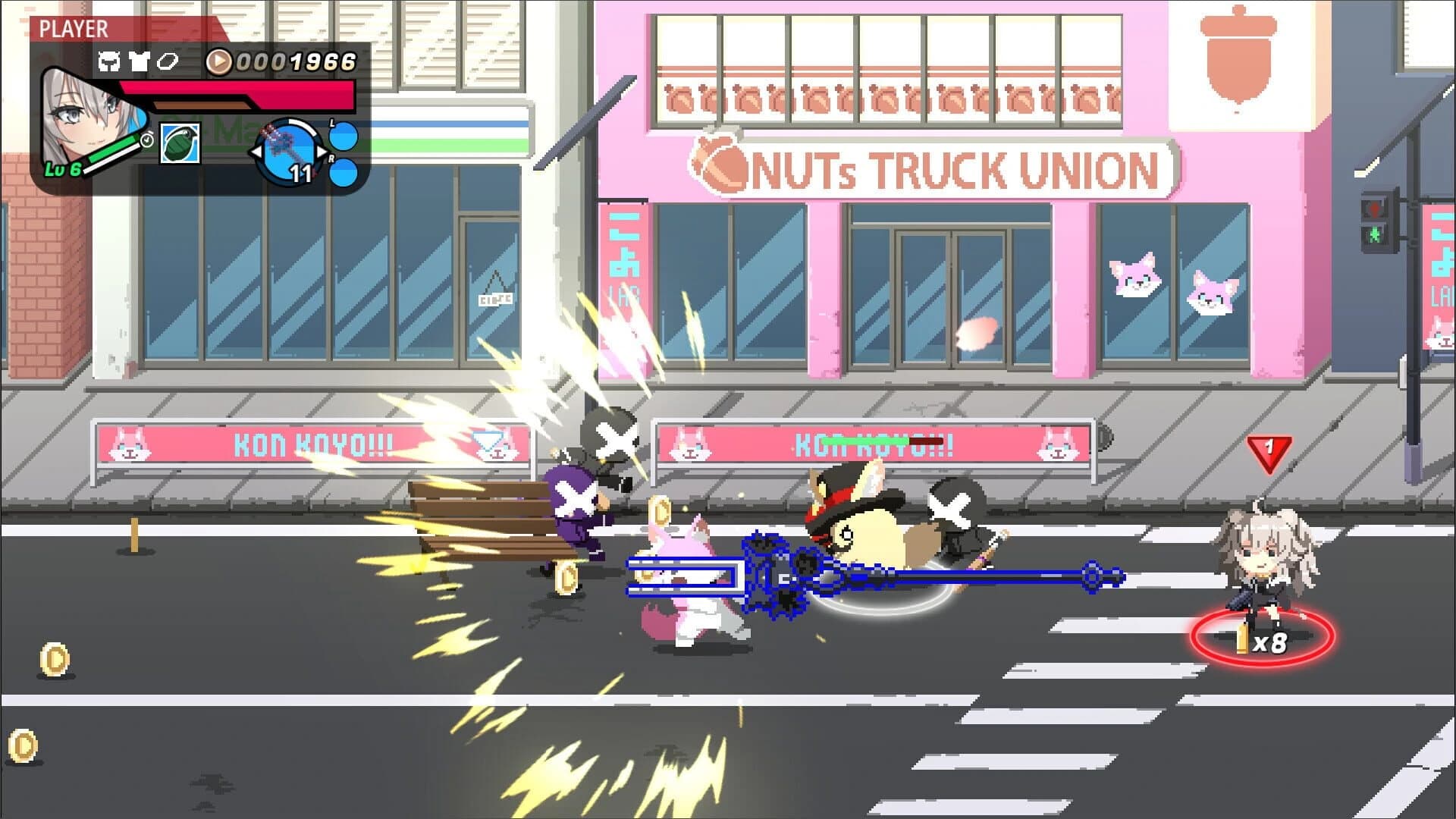Click the mask icon above the health bar
1456x819 pixels.
[x=110, y=61]
